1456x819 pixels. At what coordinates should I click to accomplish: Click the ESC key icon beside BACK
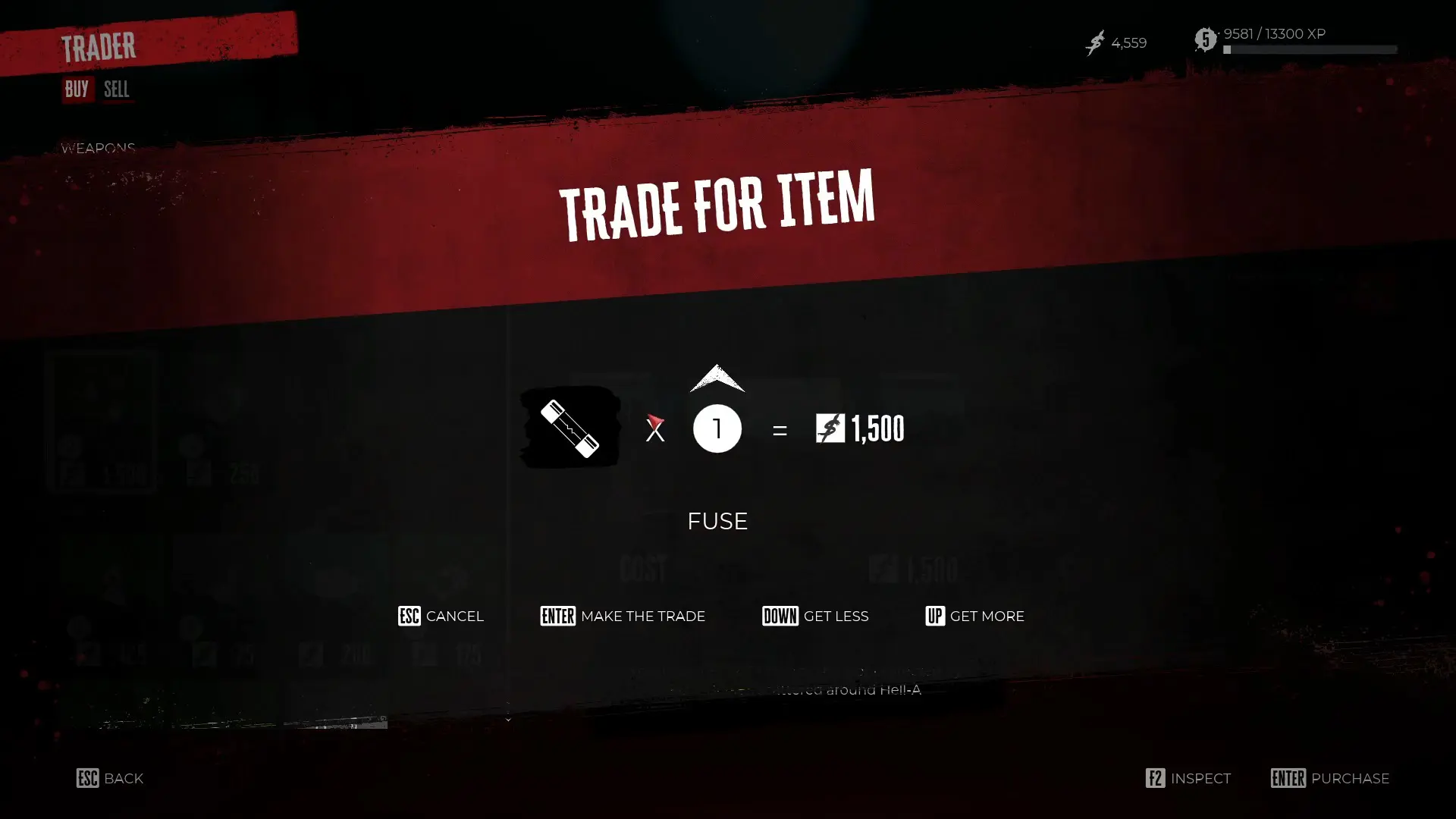pyautogui.click(x=86, y=778)
